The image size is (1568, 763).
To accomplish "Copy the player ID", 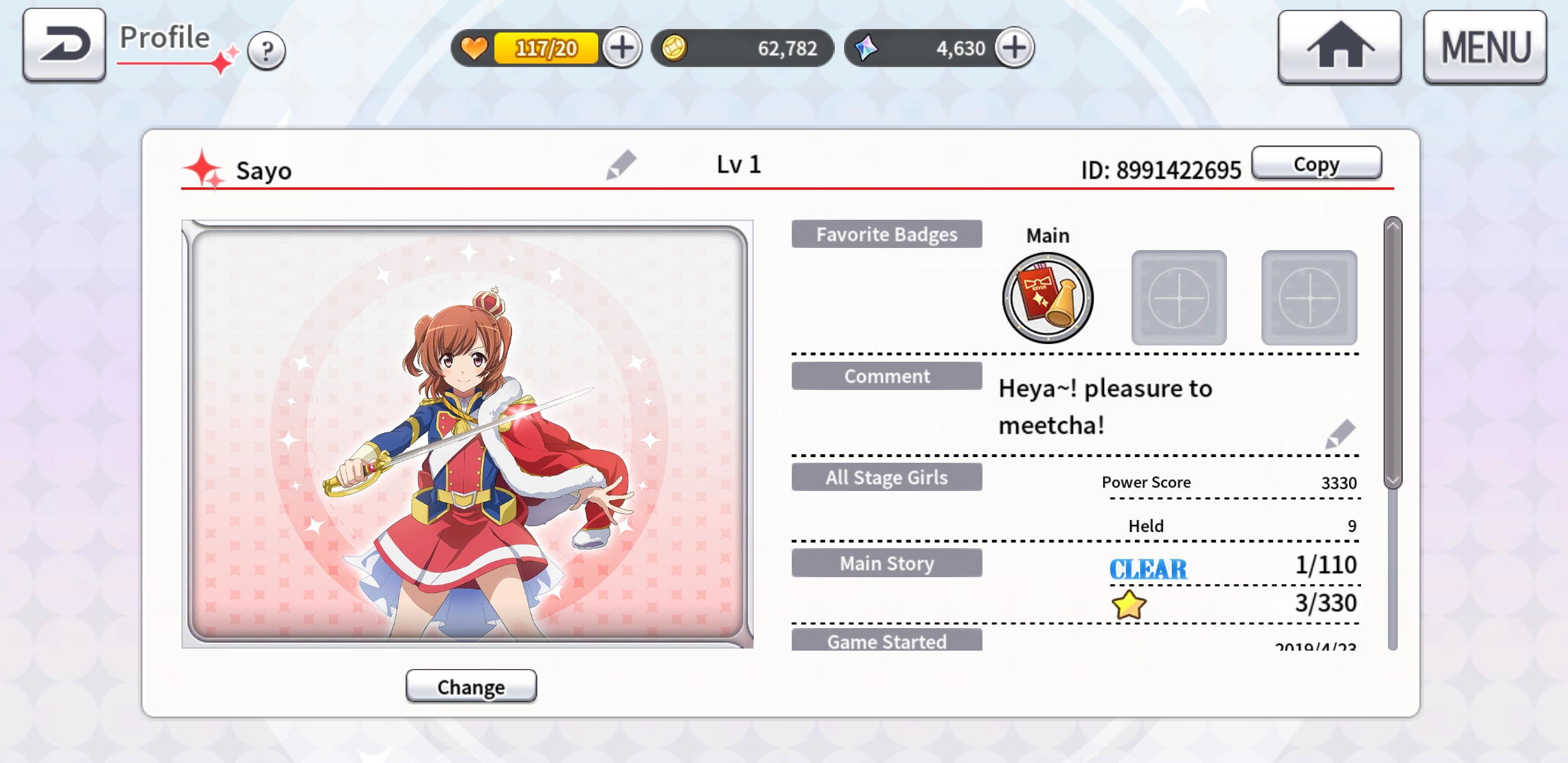I will coord(1316,164).
